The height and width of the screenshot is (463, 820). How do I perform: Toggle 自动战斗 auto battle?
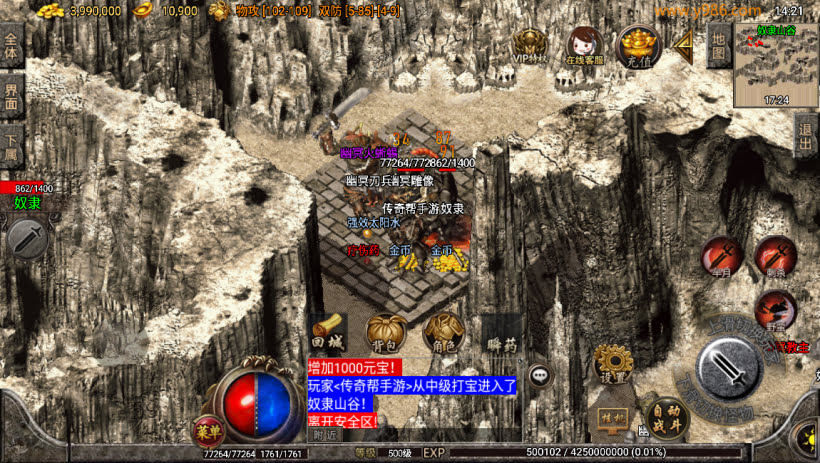click(667, 417)
